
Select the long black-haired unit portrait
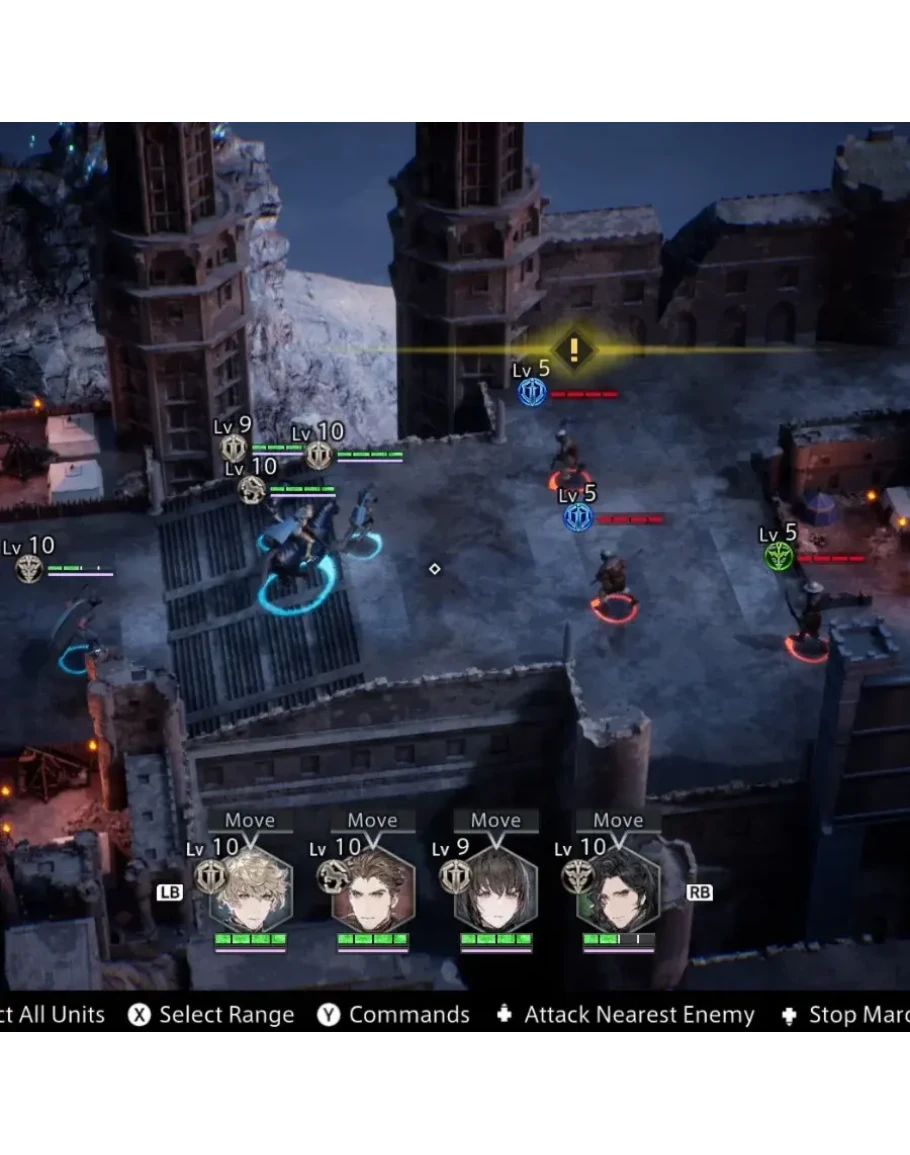[618, 890]
